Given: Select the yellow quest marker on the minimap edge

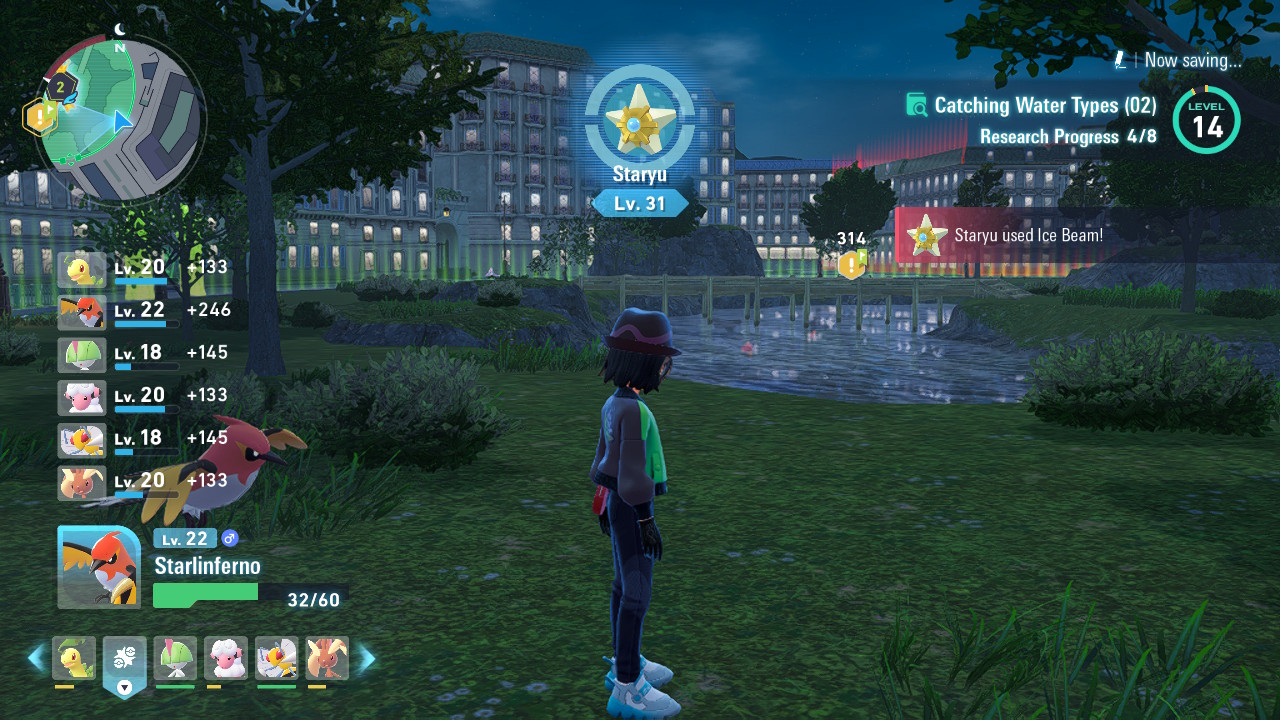Looking at the screenshot, I should coord(39,118).
